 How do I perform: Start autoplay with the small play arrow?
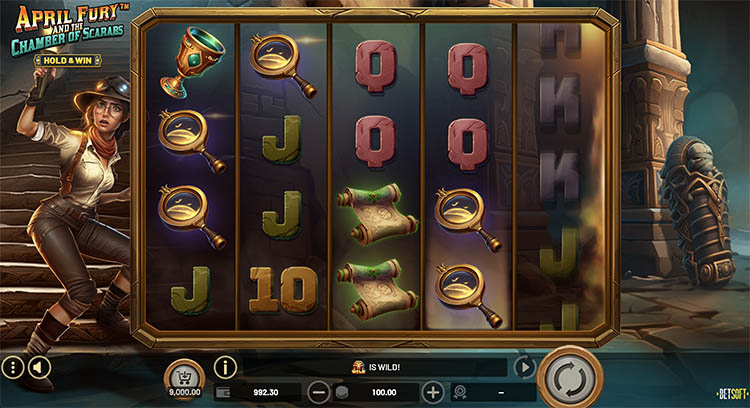tap(524, 367)
